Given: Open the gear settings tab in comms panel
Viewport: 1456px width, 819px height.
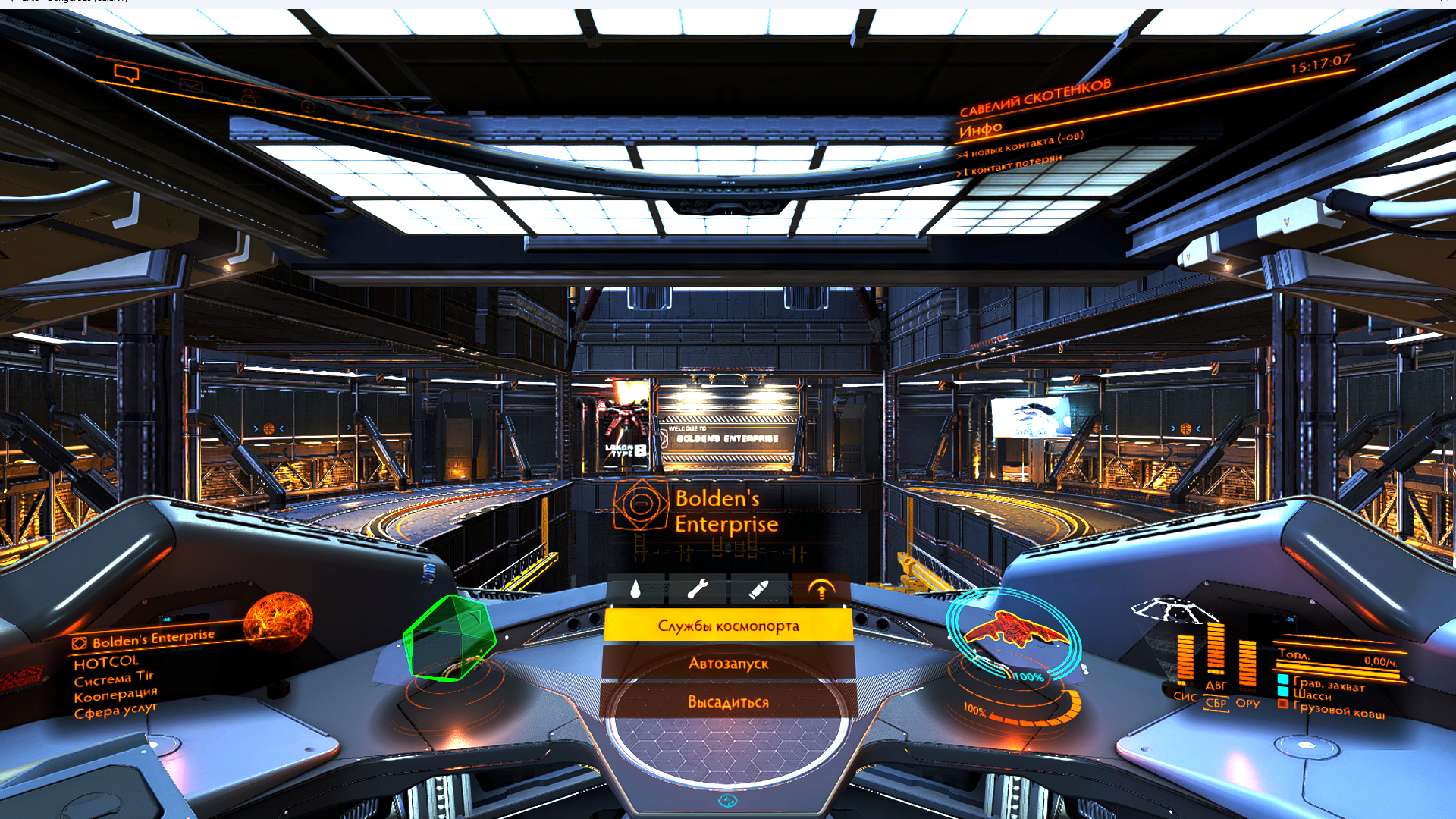Looking at the screenshot, I should click(412, 124).
